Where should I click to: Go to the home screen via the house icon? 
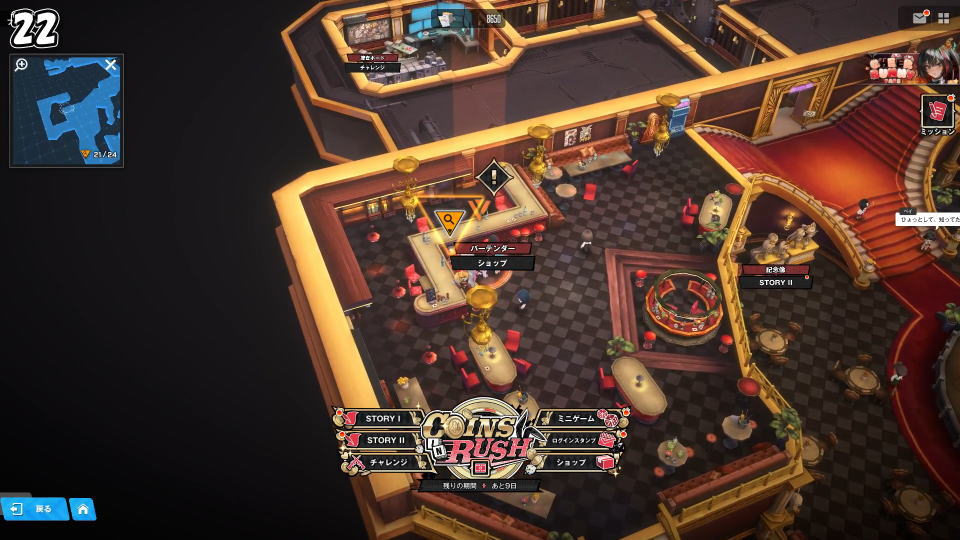click(x=82, y=509)
